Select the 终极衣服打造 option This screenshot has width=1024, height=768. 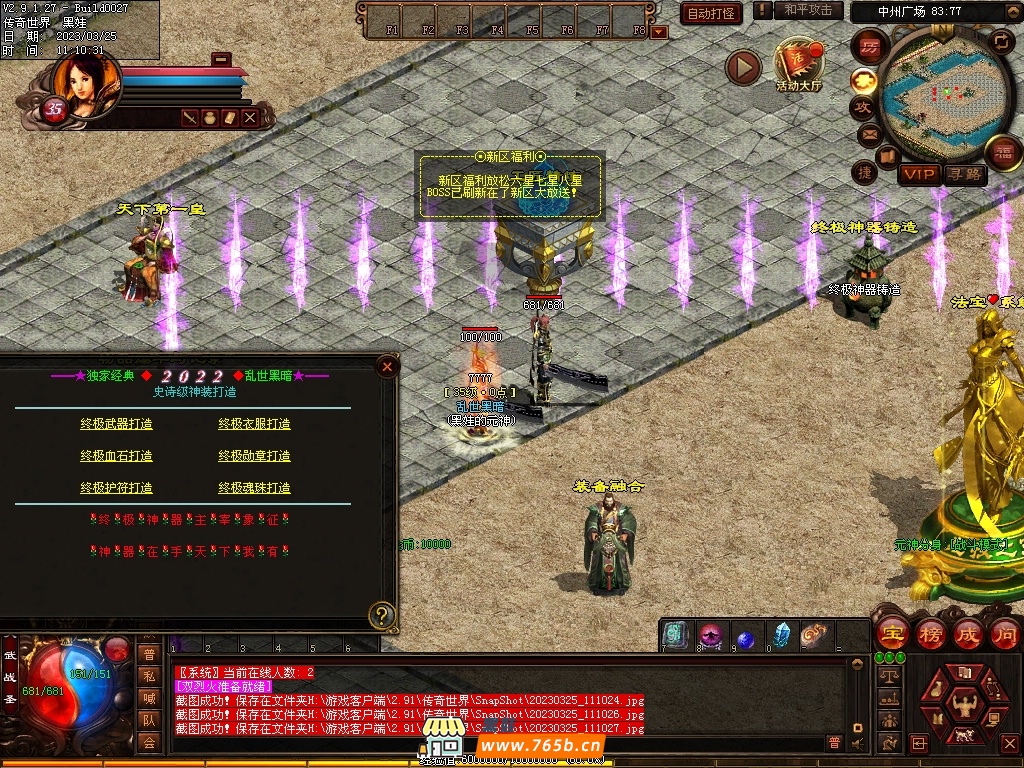pyautogui.click(x=254, y=424)
